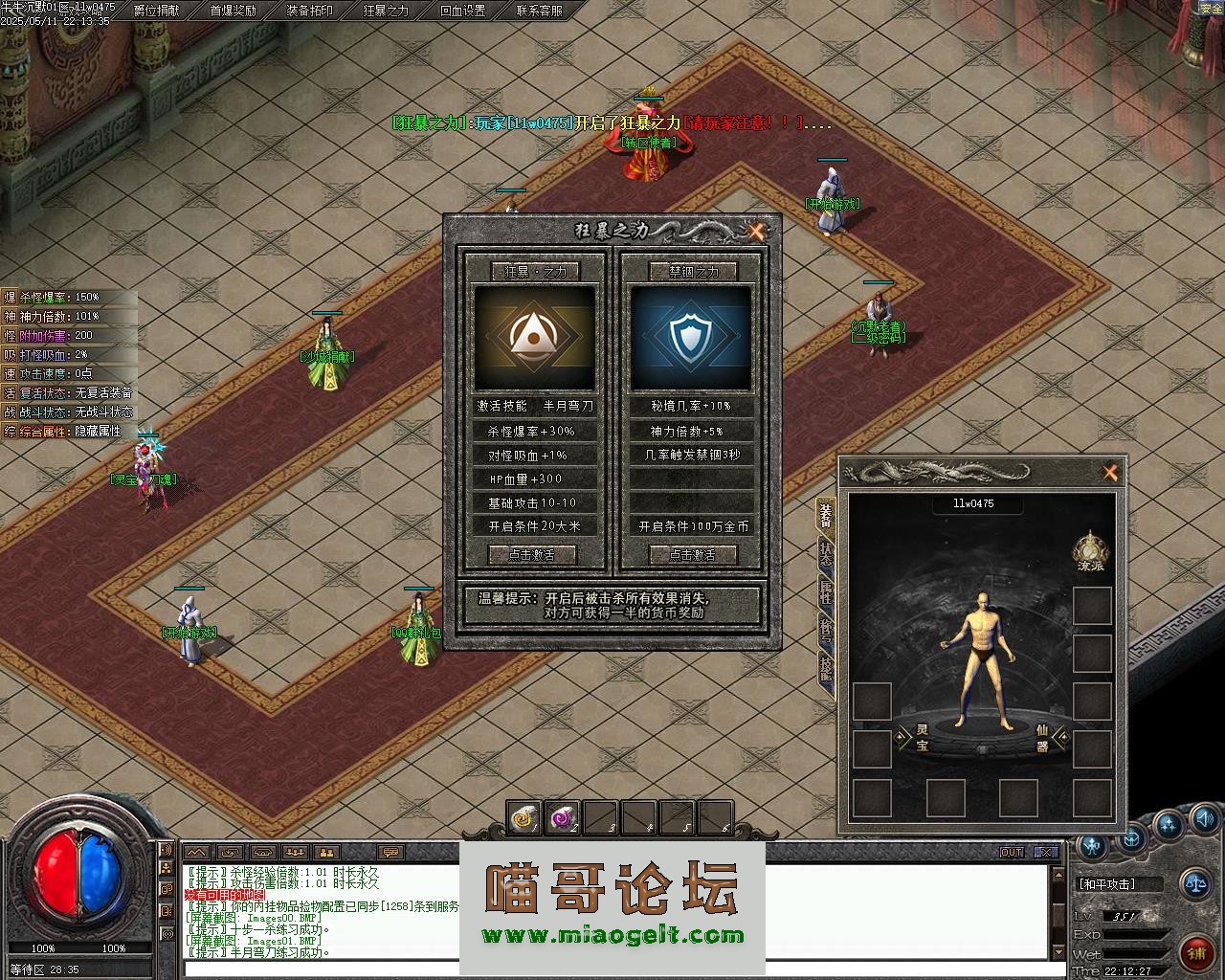This screenshot has height=980, width=1225.
Task: Toggle the sound speaker icon
Action: click(1203, 818)
